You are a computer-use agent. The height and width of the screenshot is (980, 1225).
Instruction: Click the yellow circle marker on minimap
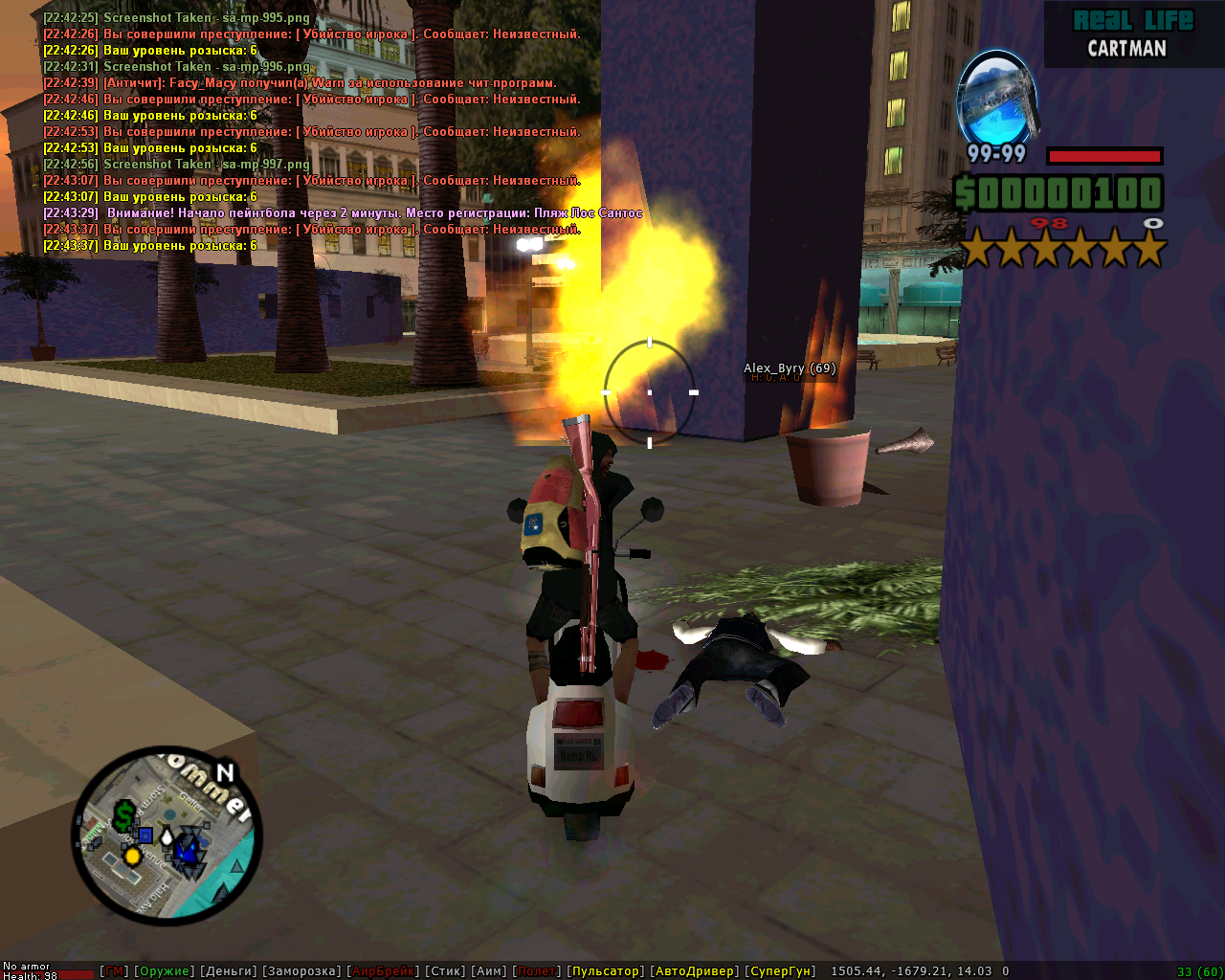click(133, 857)
